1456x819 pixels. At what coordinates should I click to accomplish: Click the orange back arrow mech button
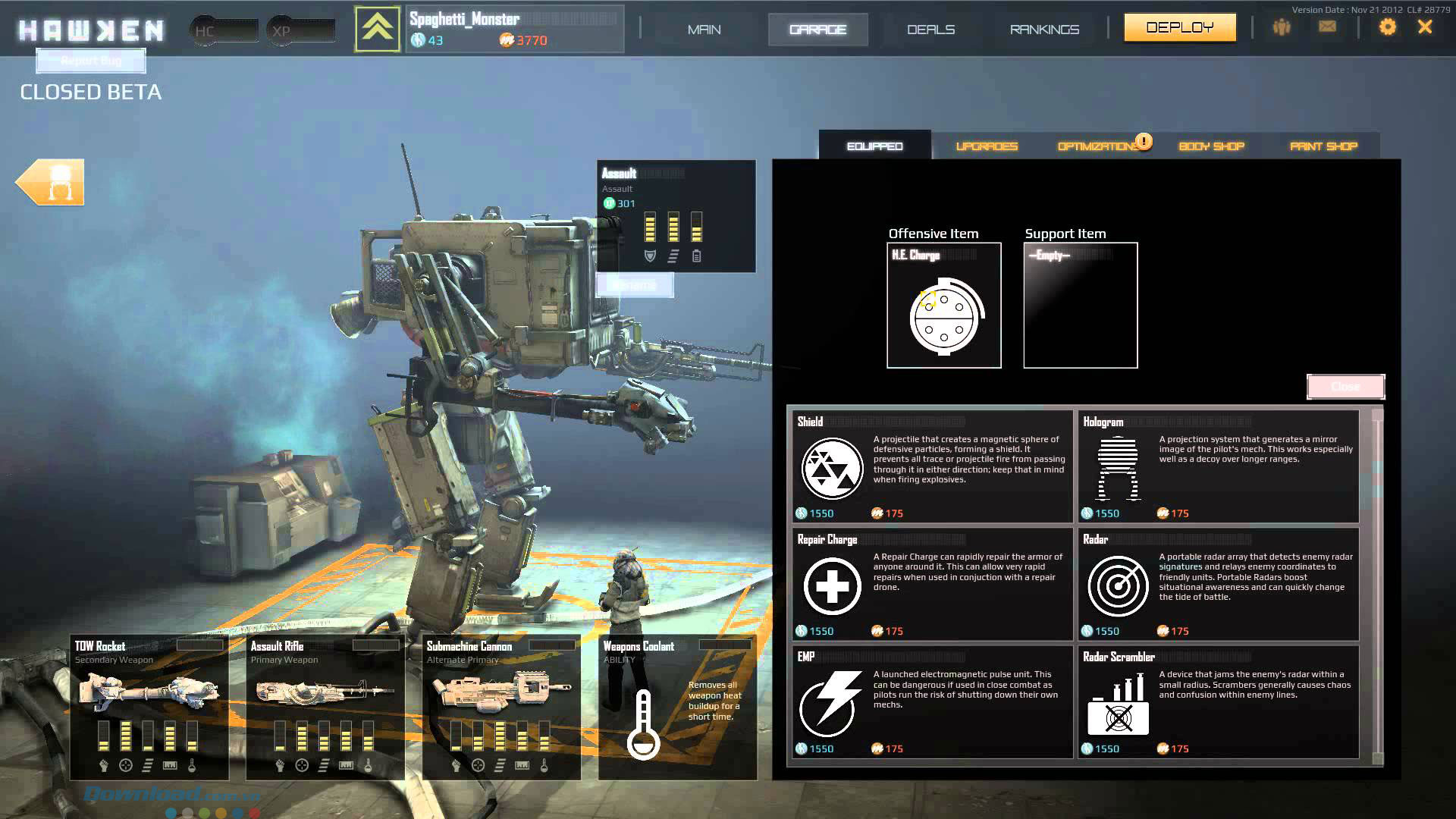pyautogui.click(x=51, y=182)
